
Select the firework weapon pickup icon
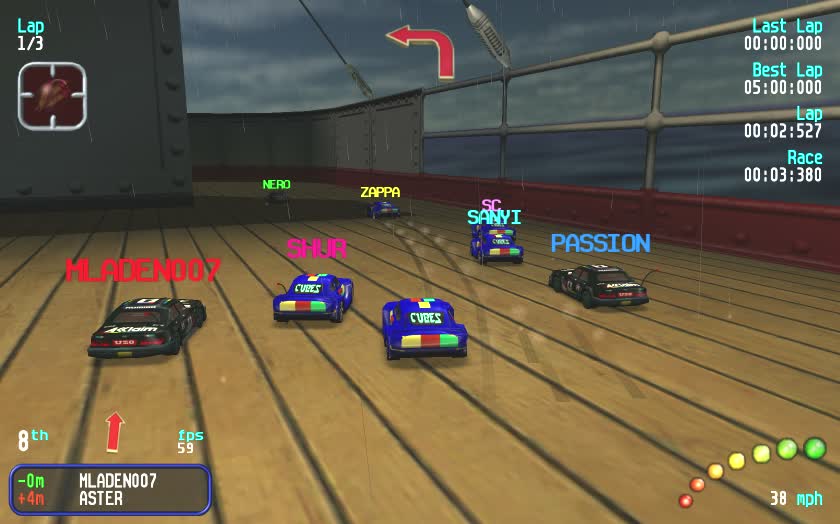[x=52, y=96]
